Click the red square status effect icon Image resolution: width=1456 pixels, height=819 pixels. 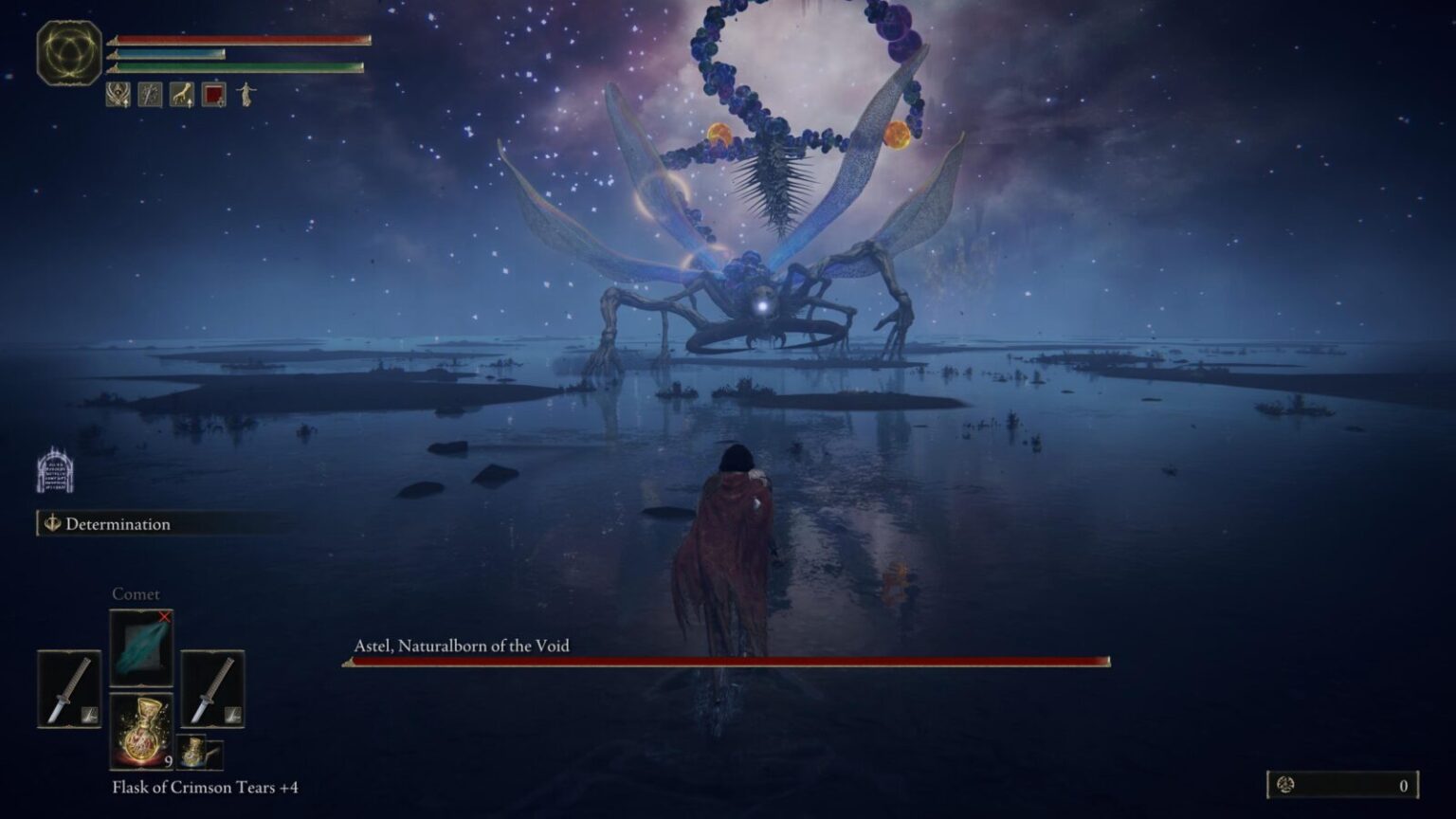[213, 95]
